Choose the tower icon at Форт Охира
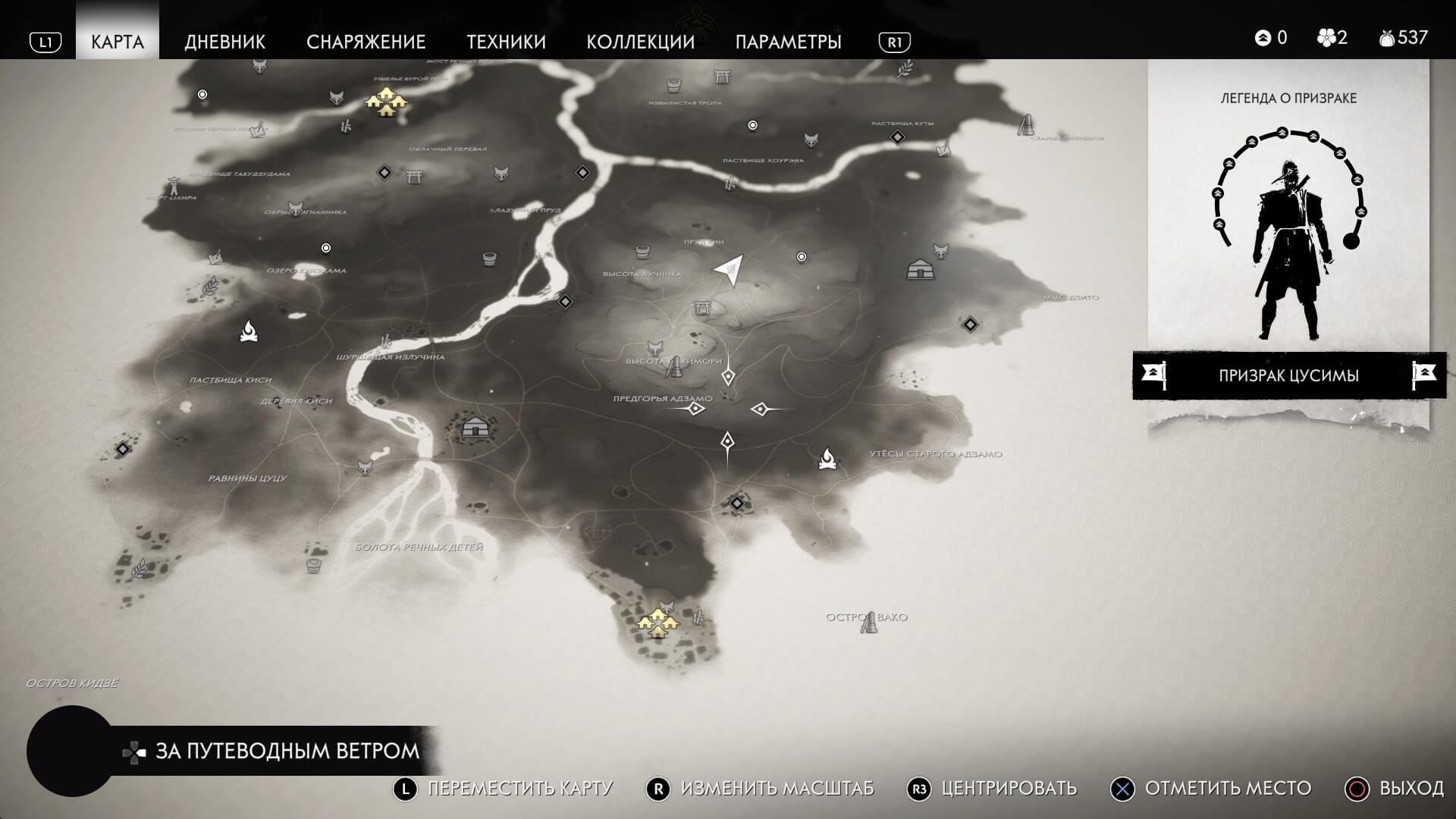The width and height of the screenshot is (1456, 819). 174,186
